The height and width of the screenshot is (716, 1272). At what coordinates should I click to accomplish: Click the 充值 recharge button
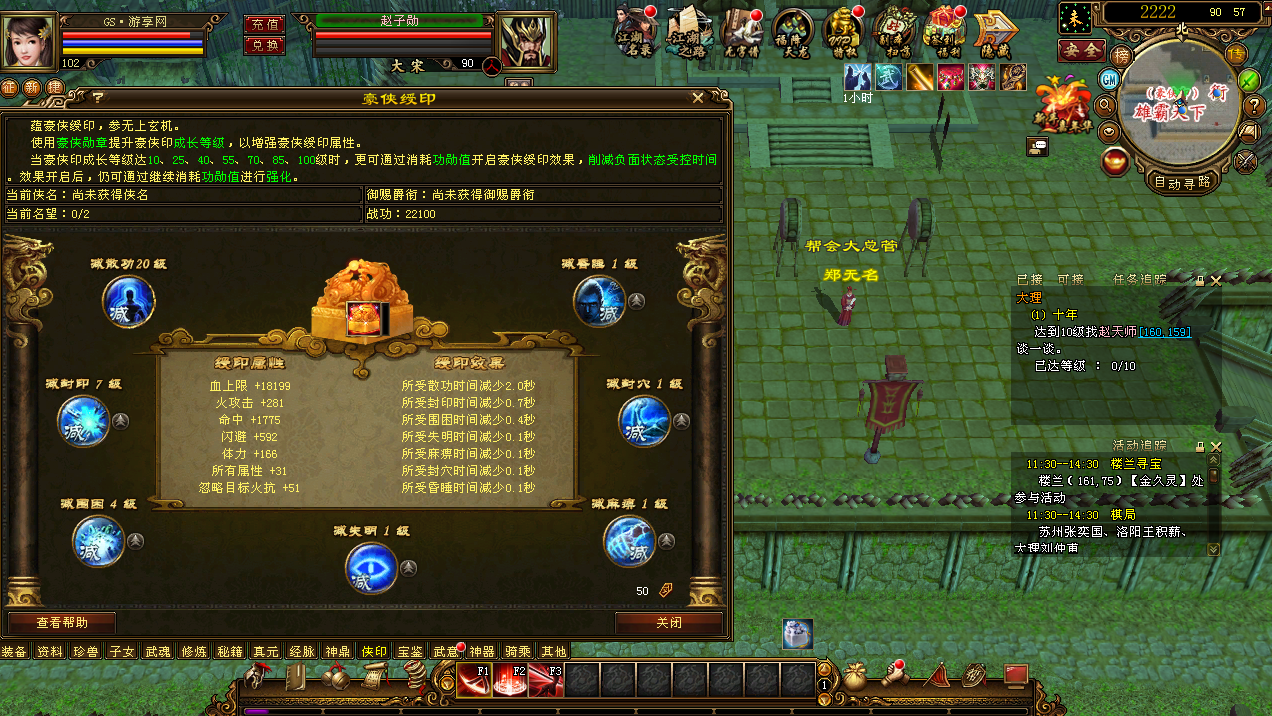[x=264, y=24]
